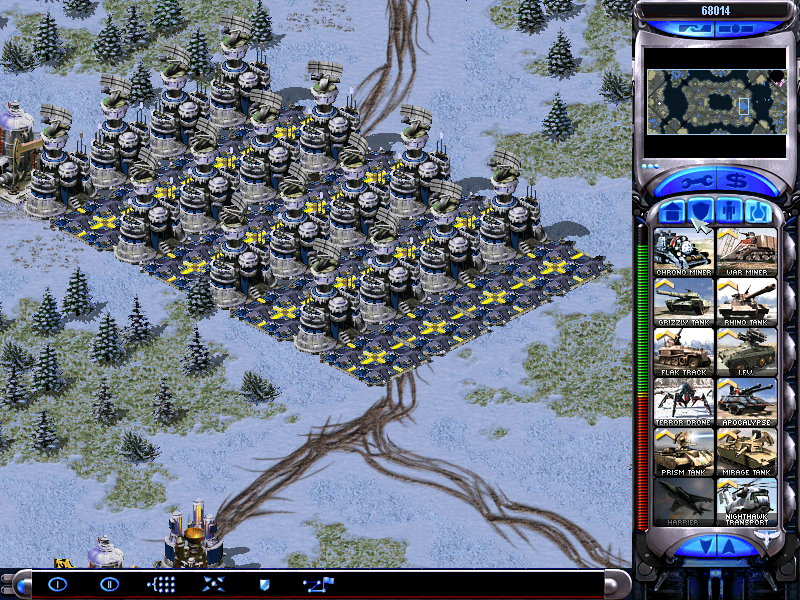Queue an Apocalypse tank
The width and height of the screenshot is (800, 600).
(x=746, y=401)
